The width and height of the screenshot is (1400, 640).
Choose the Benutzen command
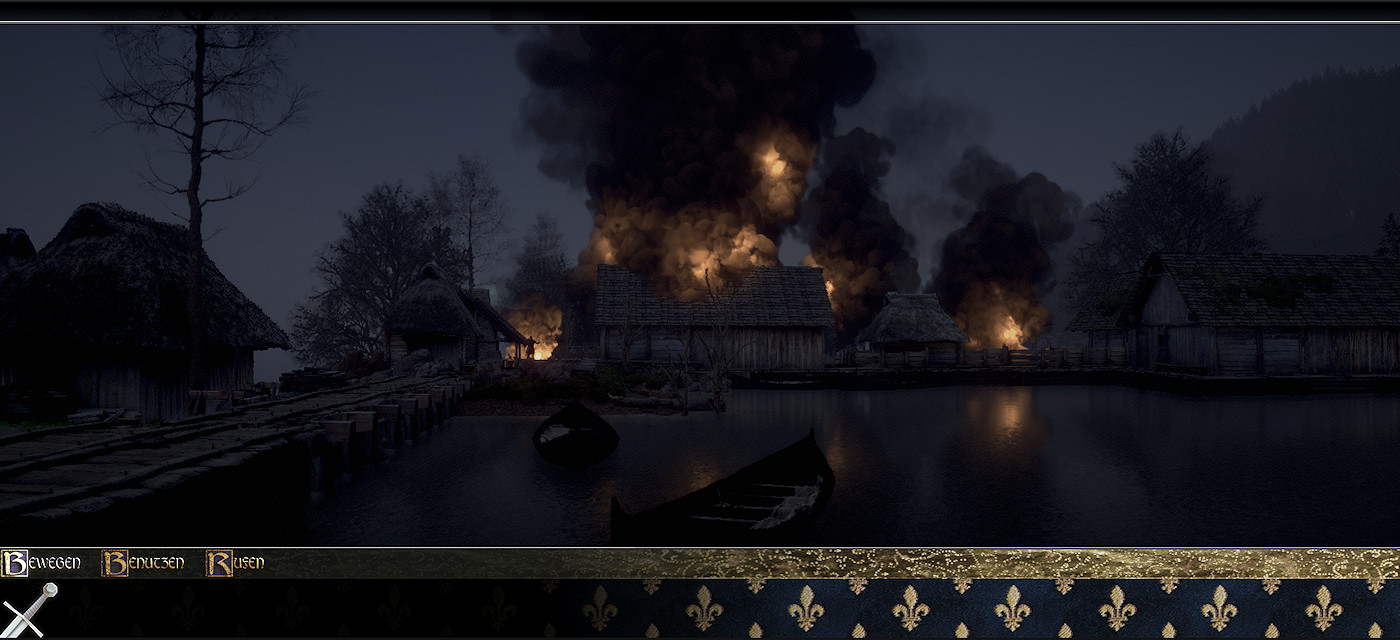[143, 563]
